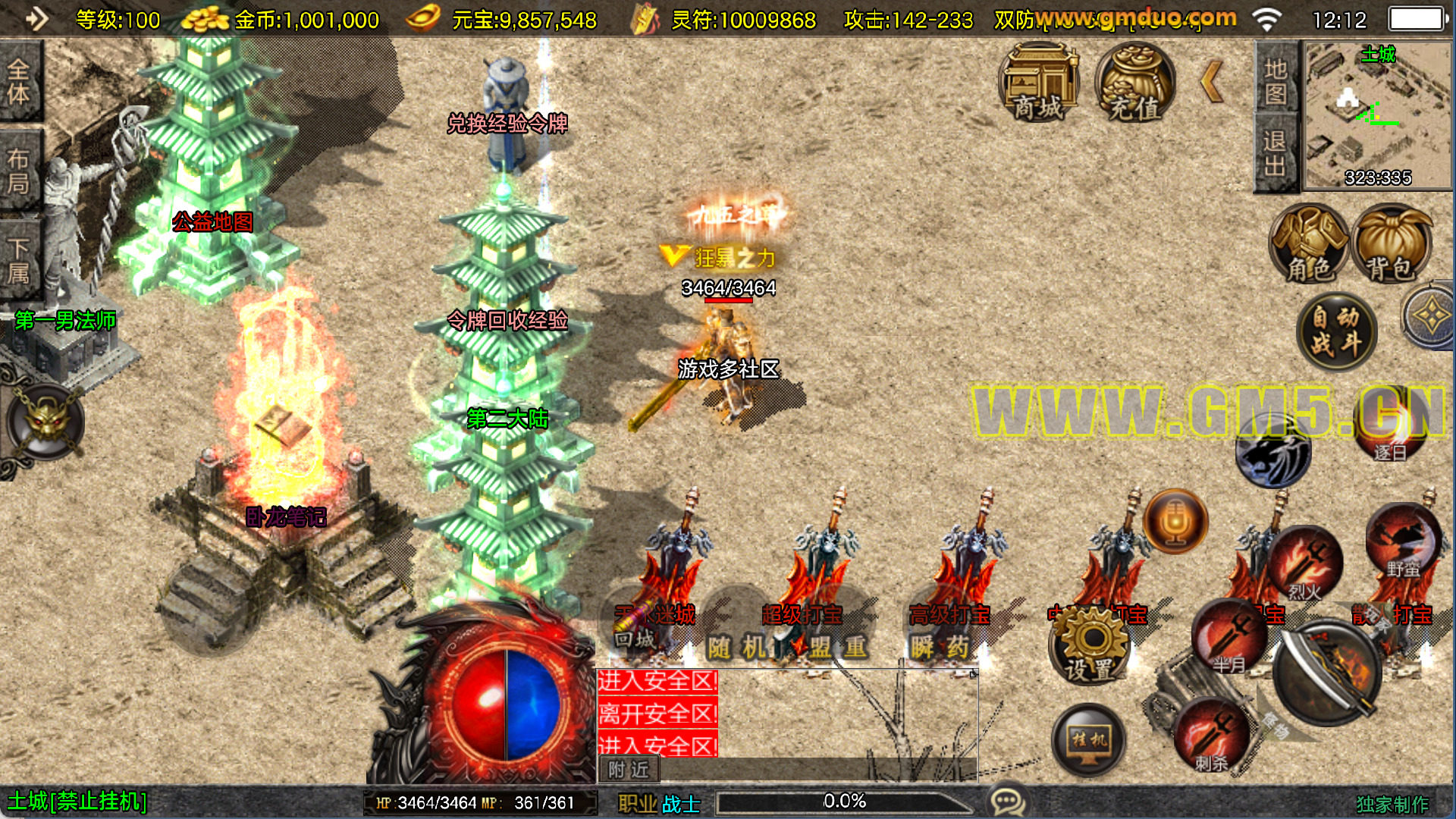Select the 布局 layout tab
Image resolution: width=1456 pixels, height=819 pixels.
(x=19, y=171)
